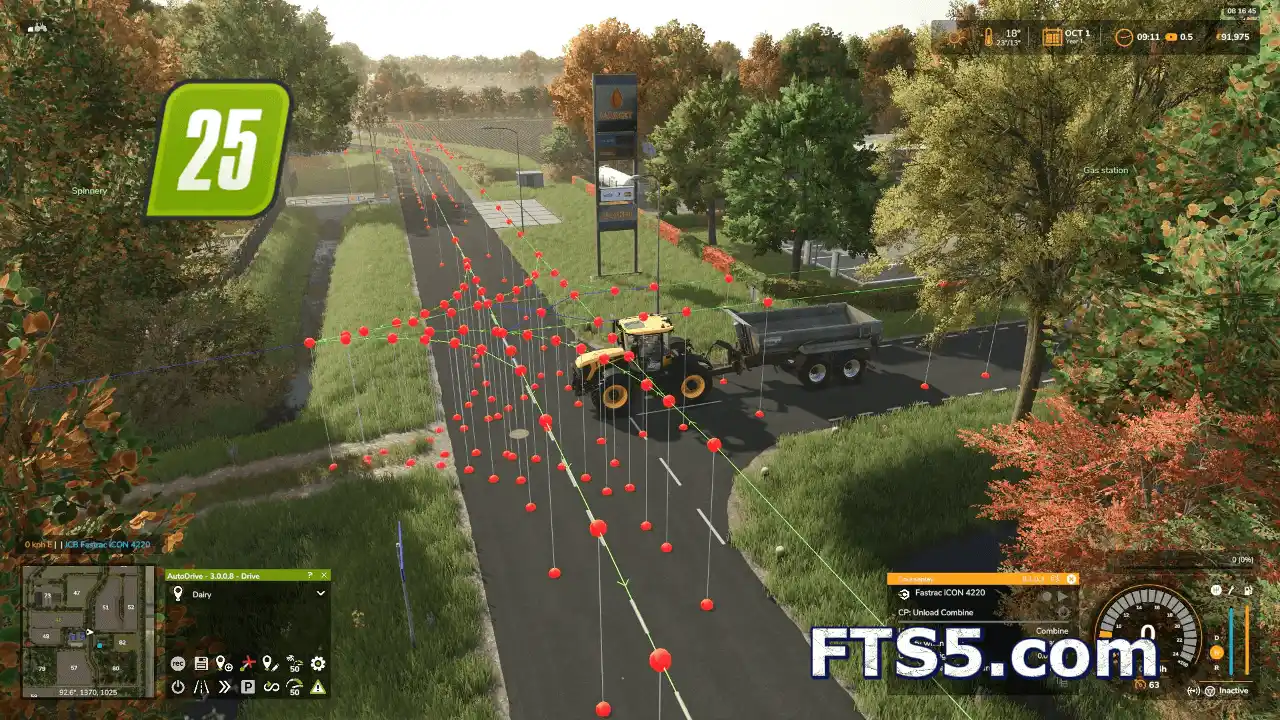
Task: Start the Courseplay driver with the play button
Action: click(1062, 595)
